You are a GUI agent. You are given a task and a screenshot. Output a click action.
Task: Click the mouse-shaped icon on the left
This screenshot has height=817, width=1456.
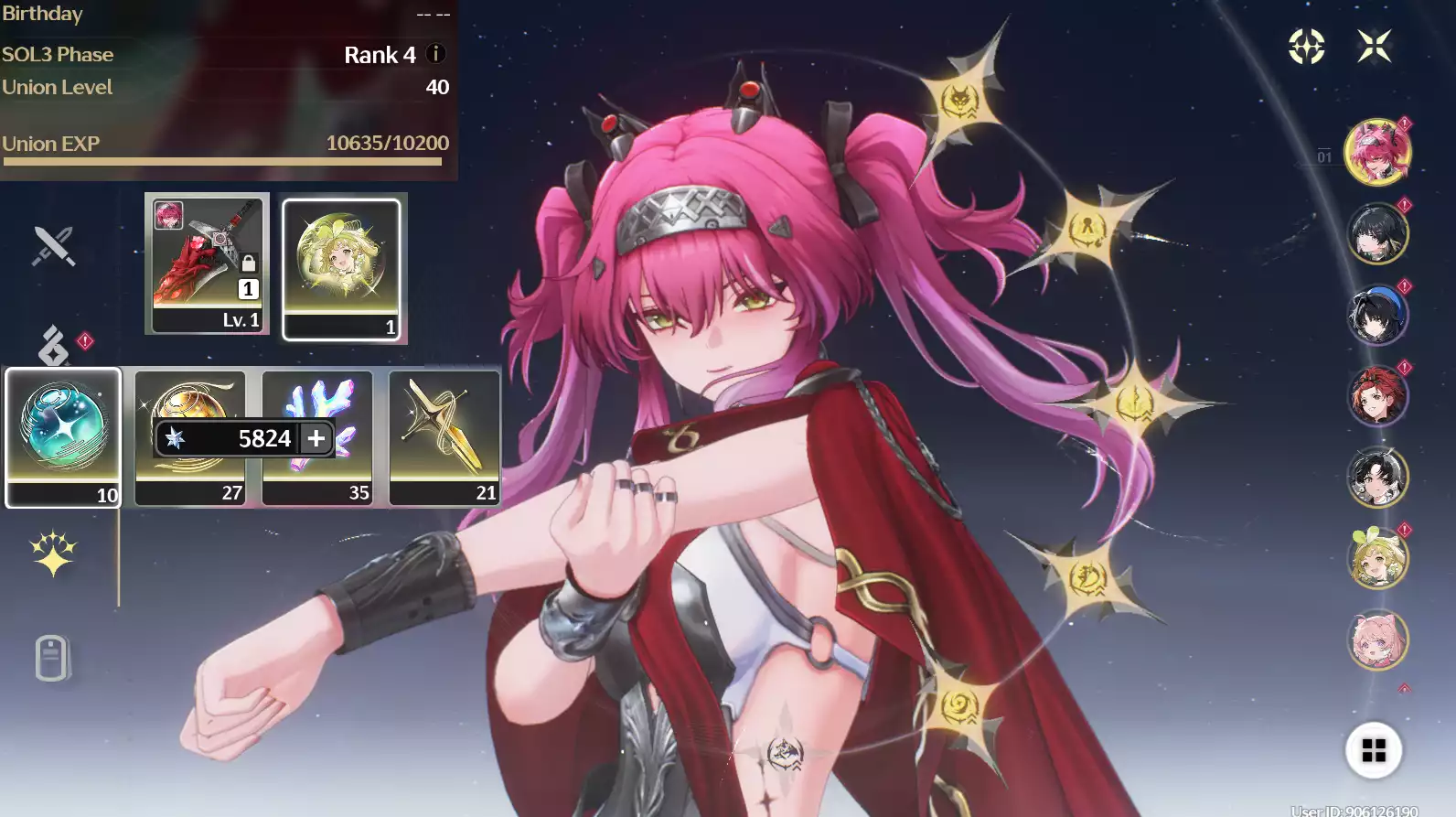(x=51, y=658)
